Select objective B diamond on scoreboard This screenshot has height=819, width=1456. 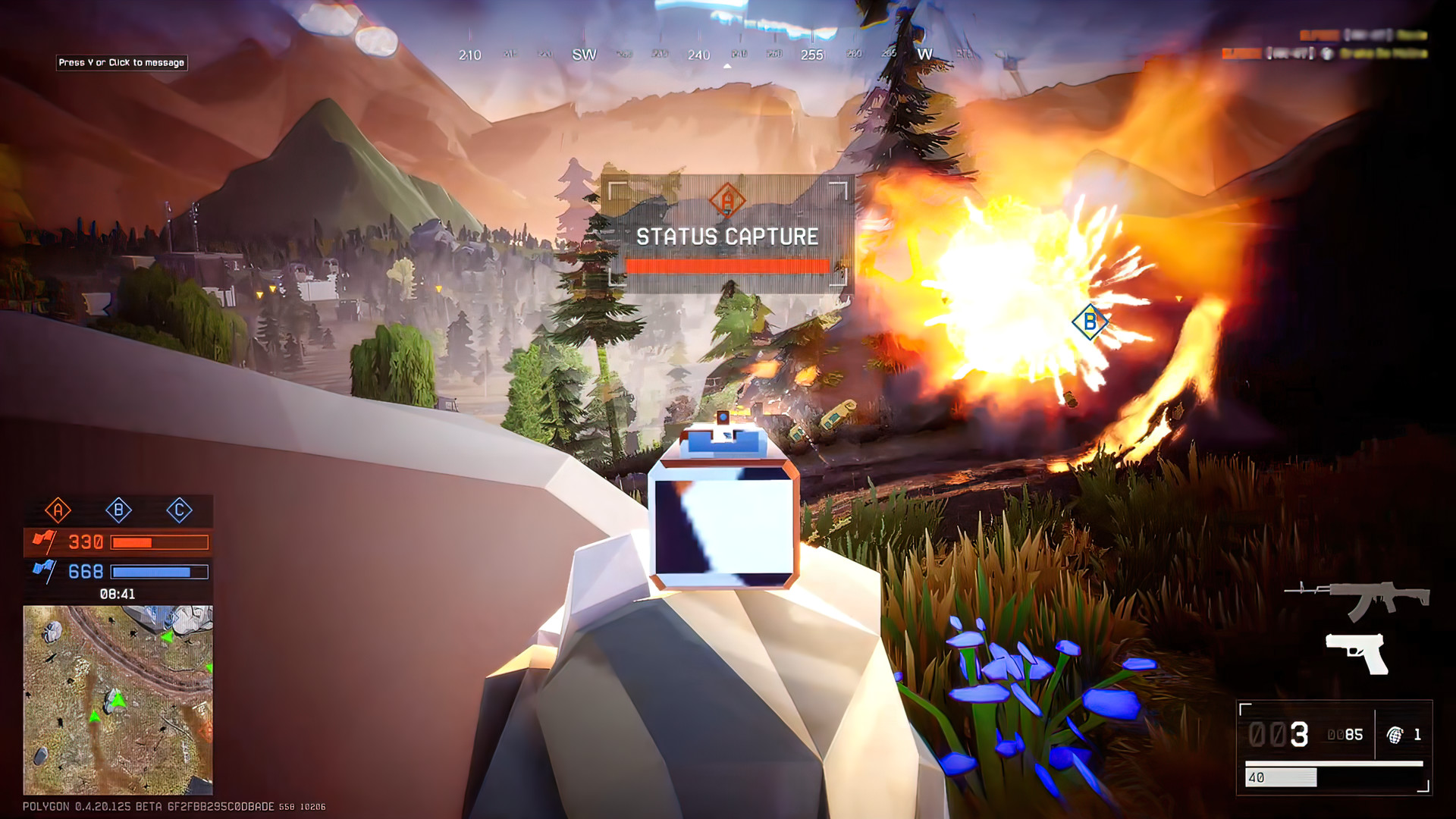118,511
